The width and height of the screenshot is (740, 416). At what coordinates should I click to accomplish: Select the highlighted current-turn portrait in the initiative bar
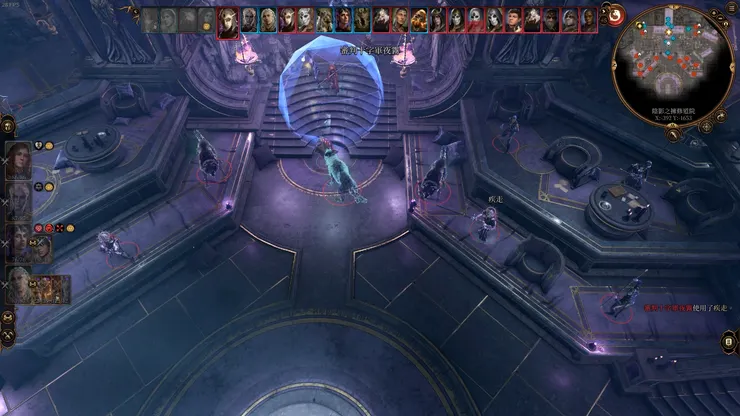point(228,20)
